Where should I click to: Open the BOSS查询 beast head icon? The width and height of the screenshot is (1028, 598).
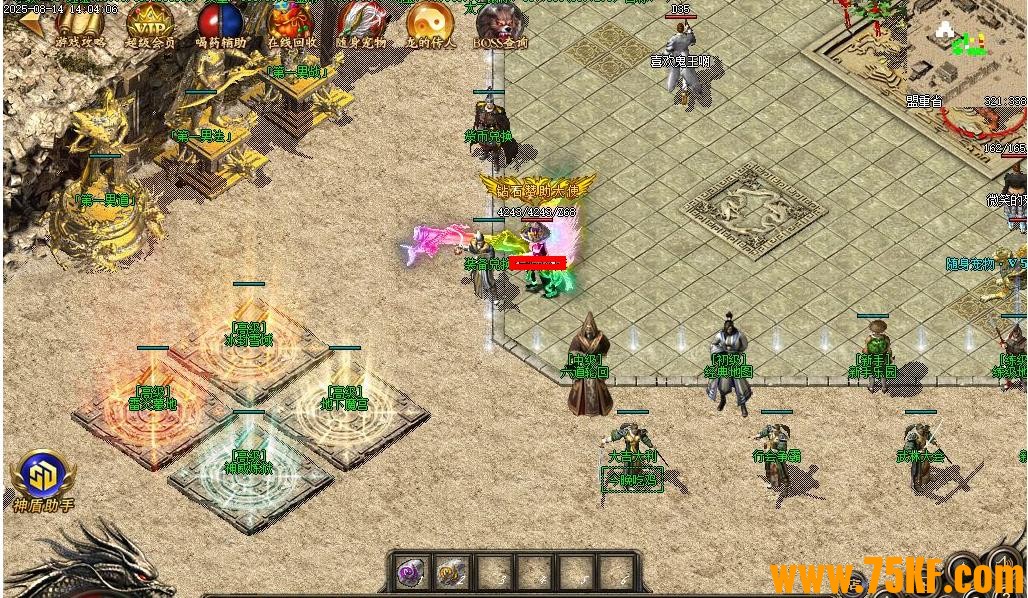click(501, 22)
